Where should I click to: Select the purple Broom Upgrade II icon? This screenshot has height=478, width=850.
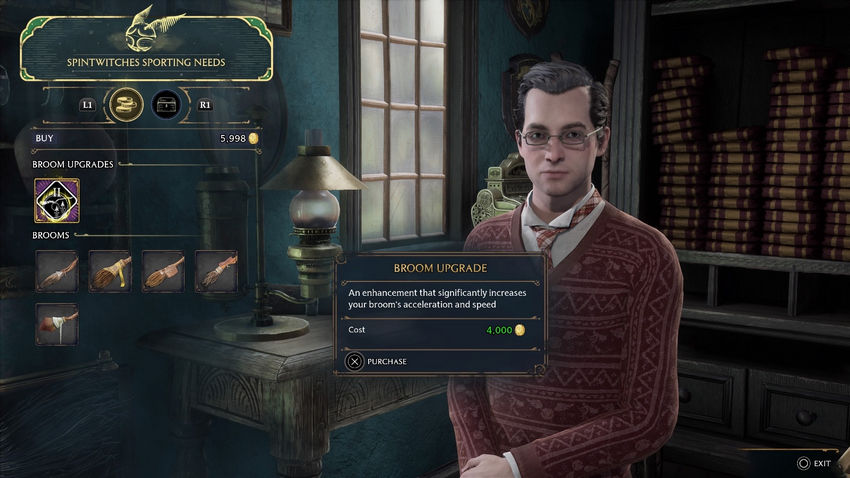pos(56,200)
